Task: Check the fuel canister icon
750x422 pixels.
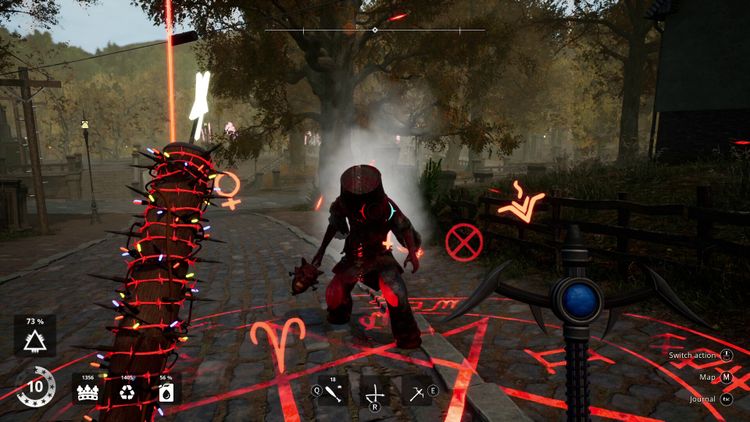Action: (166, 391)
